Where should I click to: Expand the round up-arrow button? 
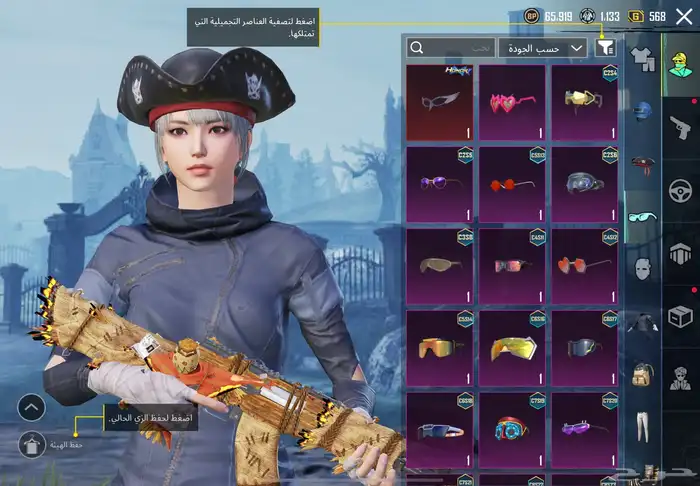point(32,408)
